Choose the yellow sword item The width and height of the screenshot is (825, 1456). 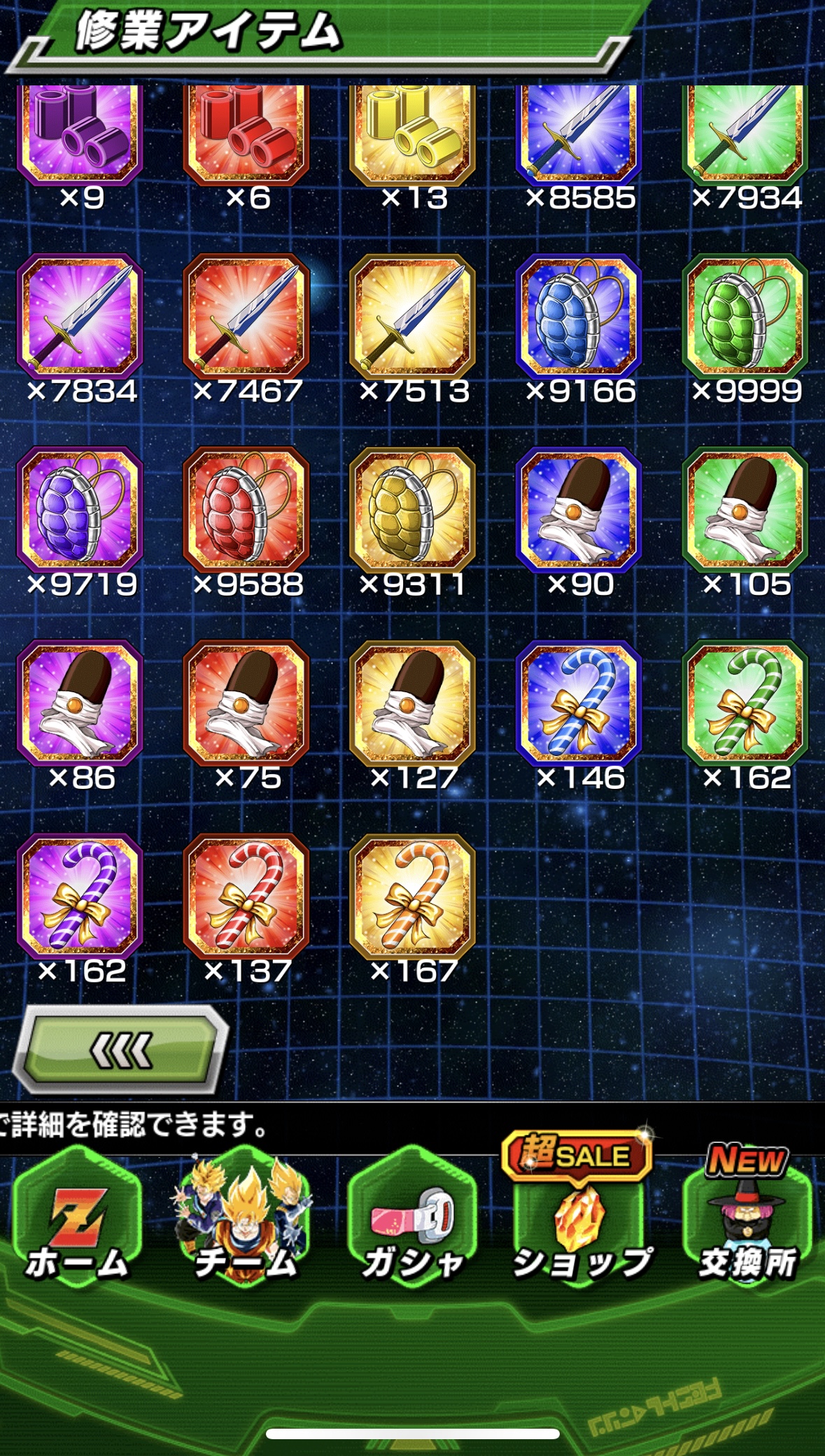coord(413,316)
